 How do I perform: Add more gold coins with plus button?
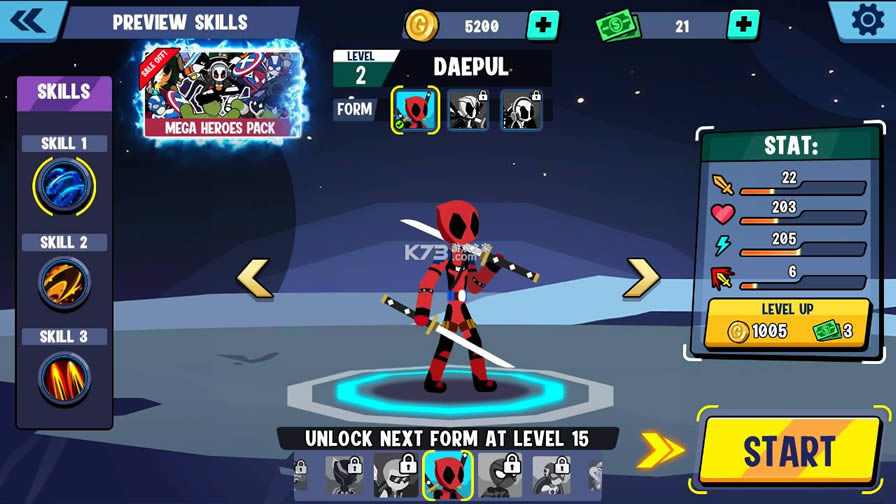coord(542,25)
